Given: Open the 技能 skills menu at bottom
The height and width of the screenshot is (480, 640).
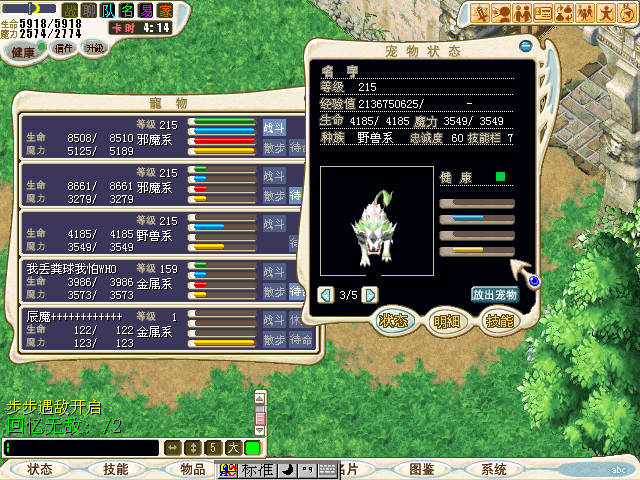Looking at the screenshot, I should point(116,469).
